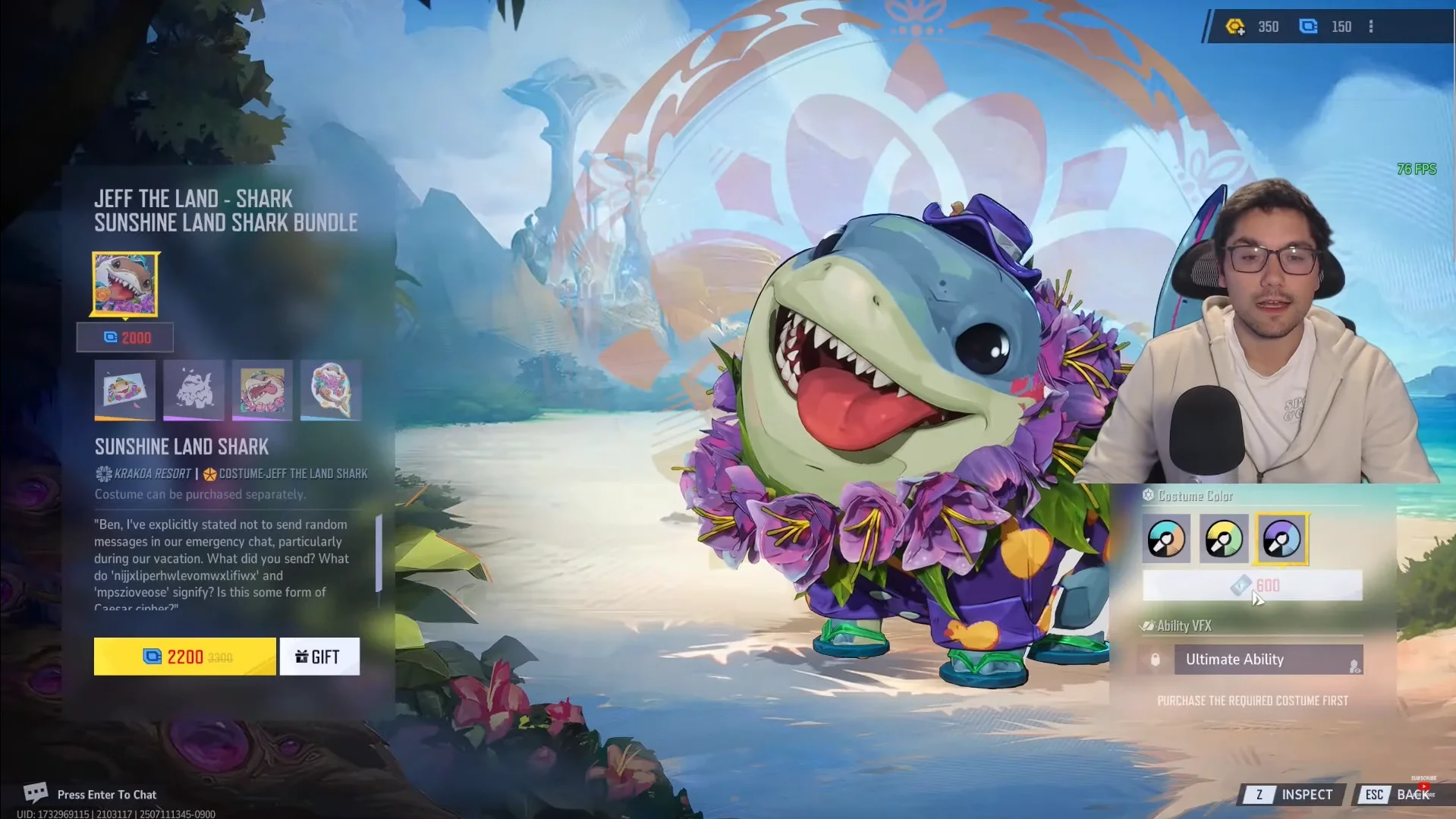This screenshot has height=819, width=1456.
Task: Preview the floral shark sticker item
Action: [x=331, y=390]
